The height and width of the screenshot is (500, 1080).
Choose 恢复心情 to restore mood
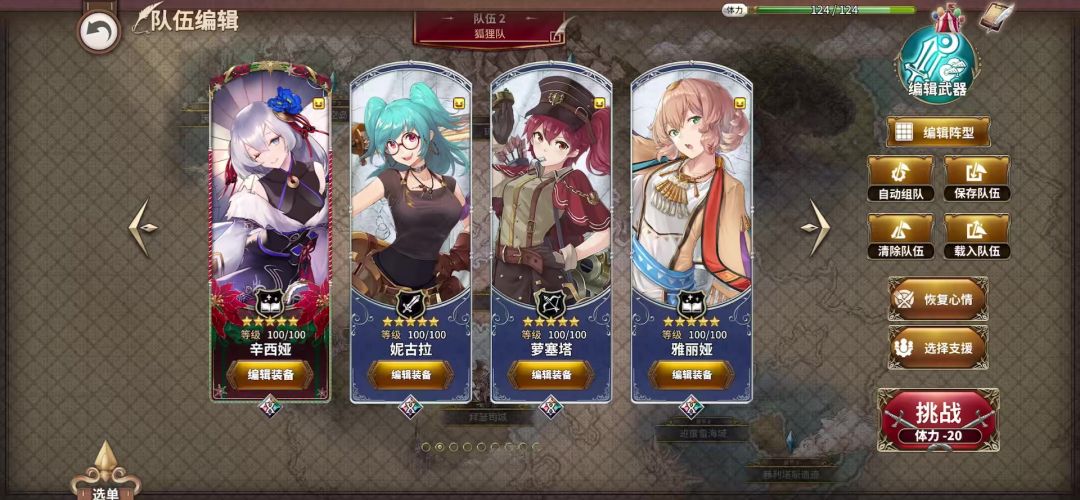[937, 299]
